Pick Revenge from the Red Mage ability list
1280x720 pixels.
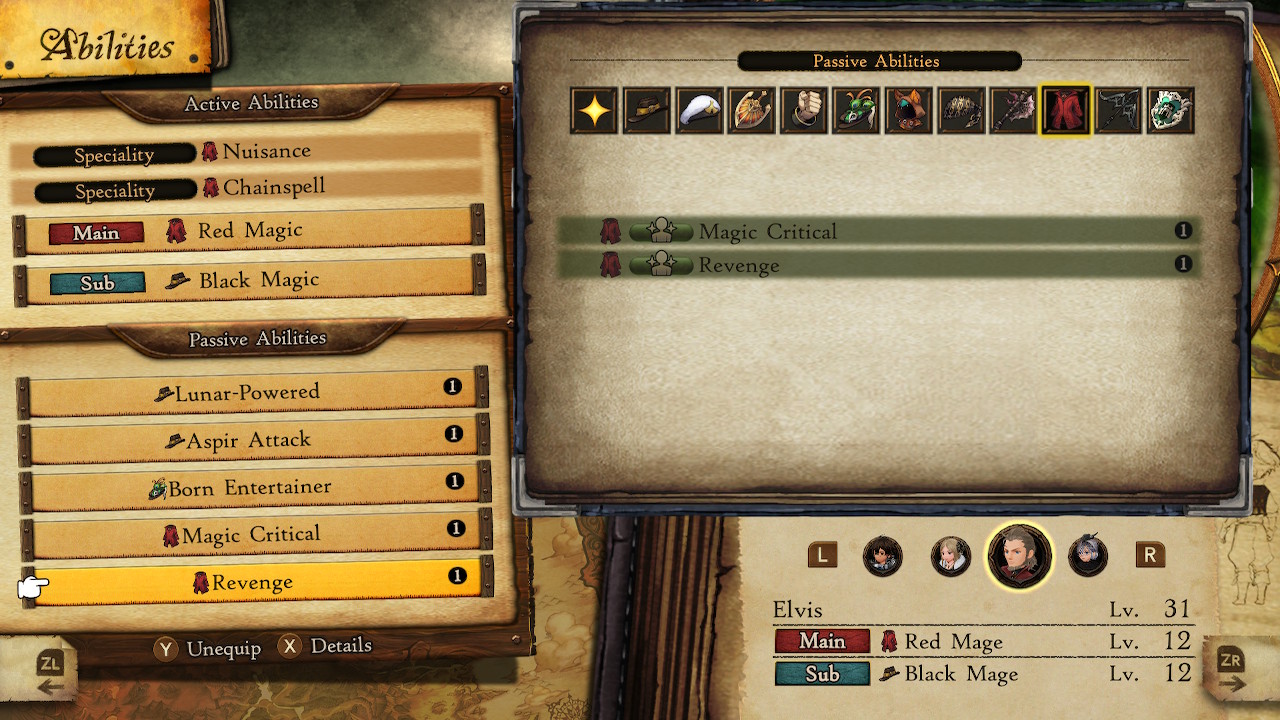(878, 265)
